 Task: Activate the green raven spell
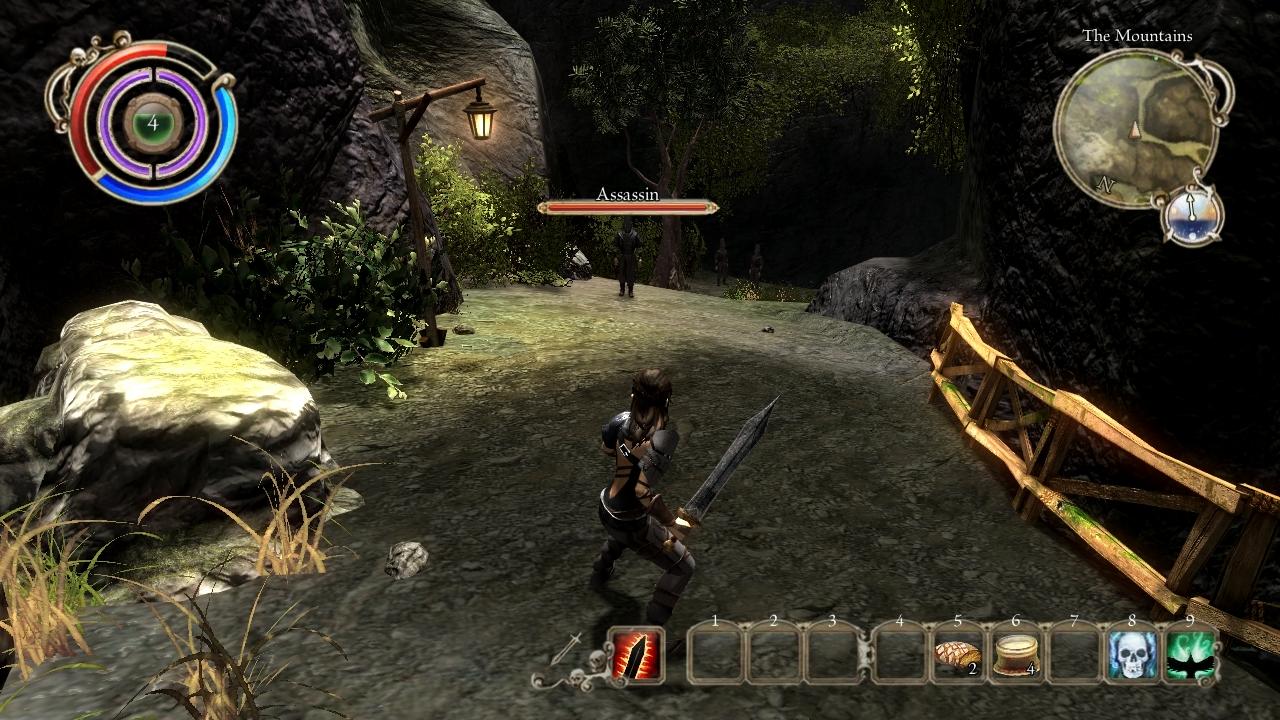(1190, 655)
